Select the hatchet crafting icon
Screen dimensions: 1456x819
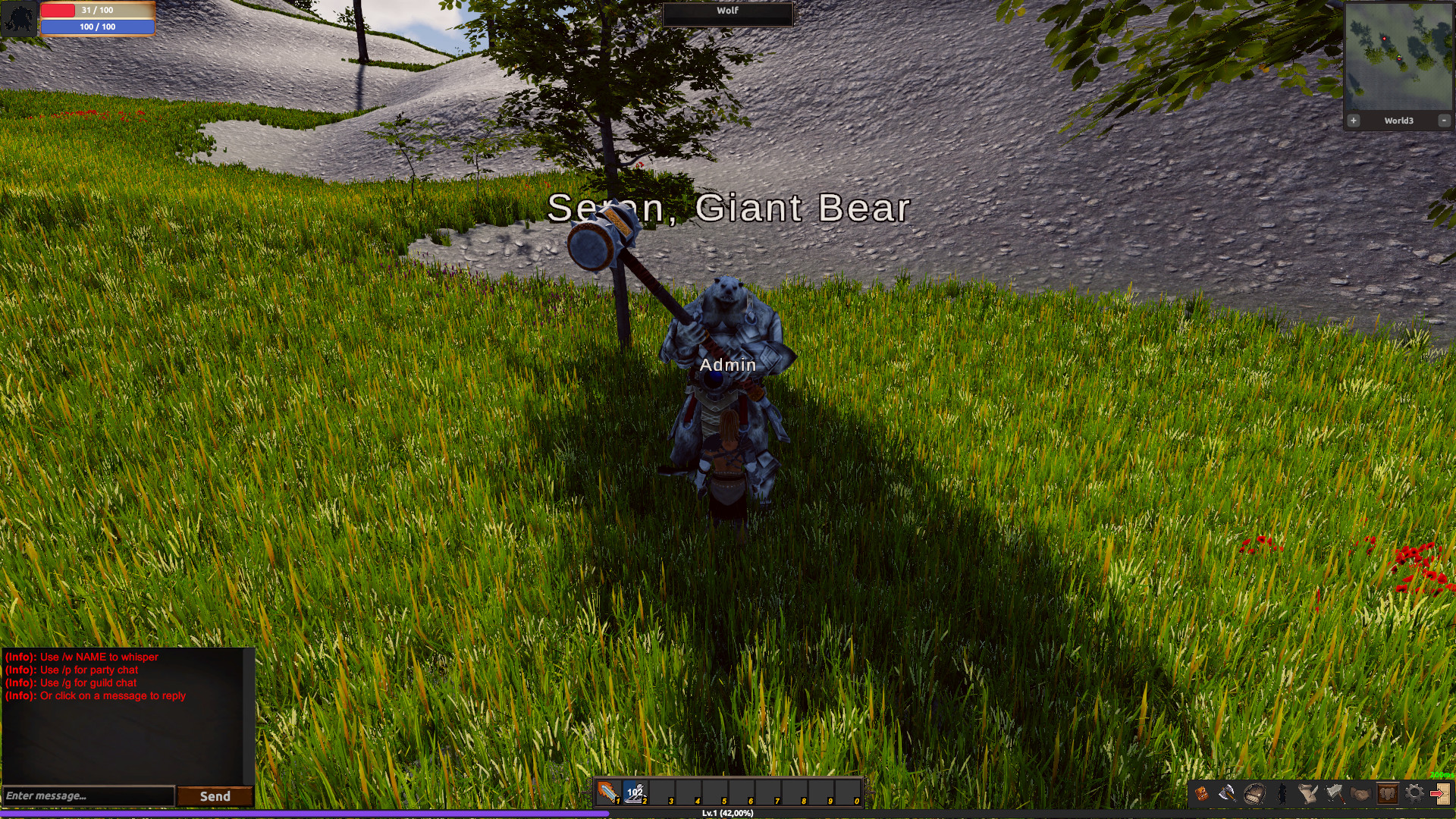pyautogui.click(x=1336, y=792)
